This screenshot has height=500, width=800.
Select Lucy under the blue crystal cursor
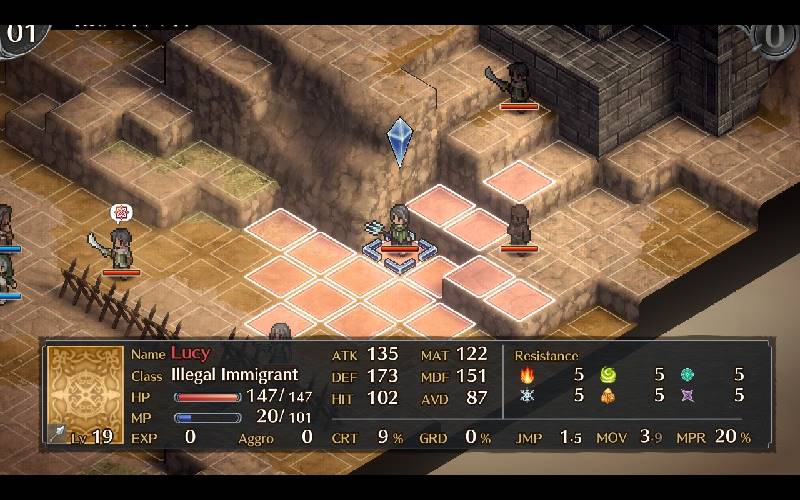[x=399, y=227]
